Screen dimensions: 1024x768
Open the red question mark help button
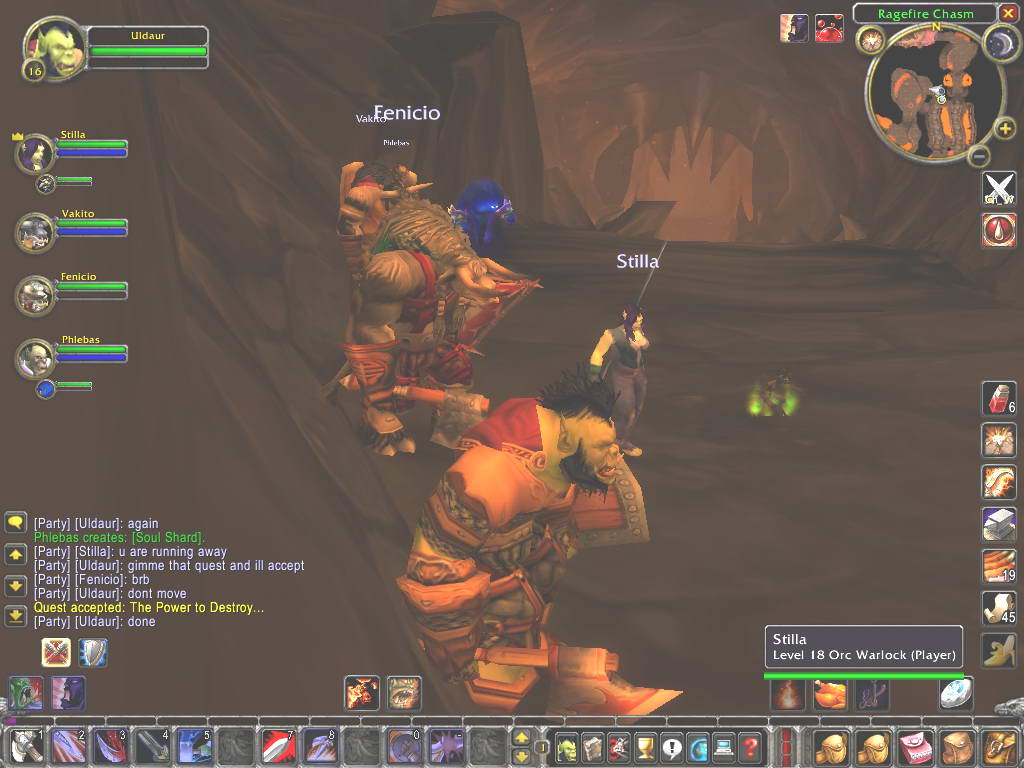[750, 746]
